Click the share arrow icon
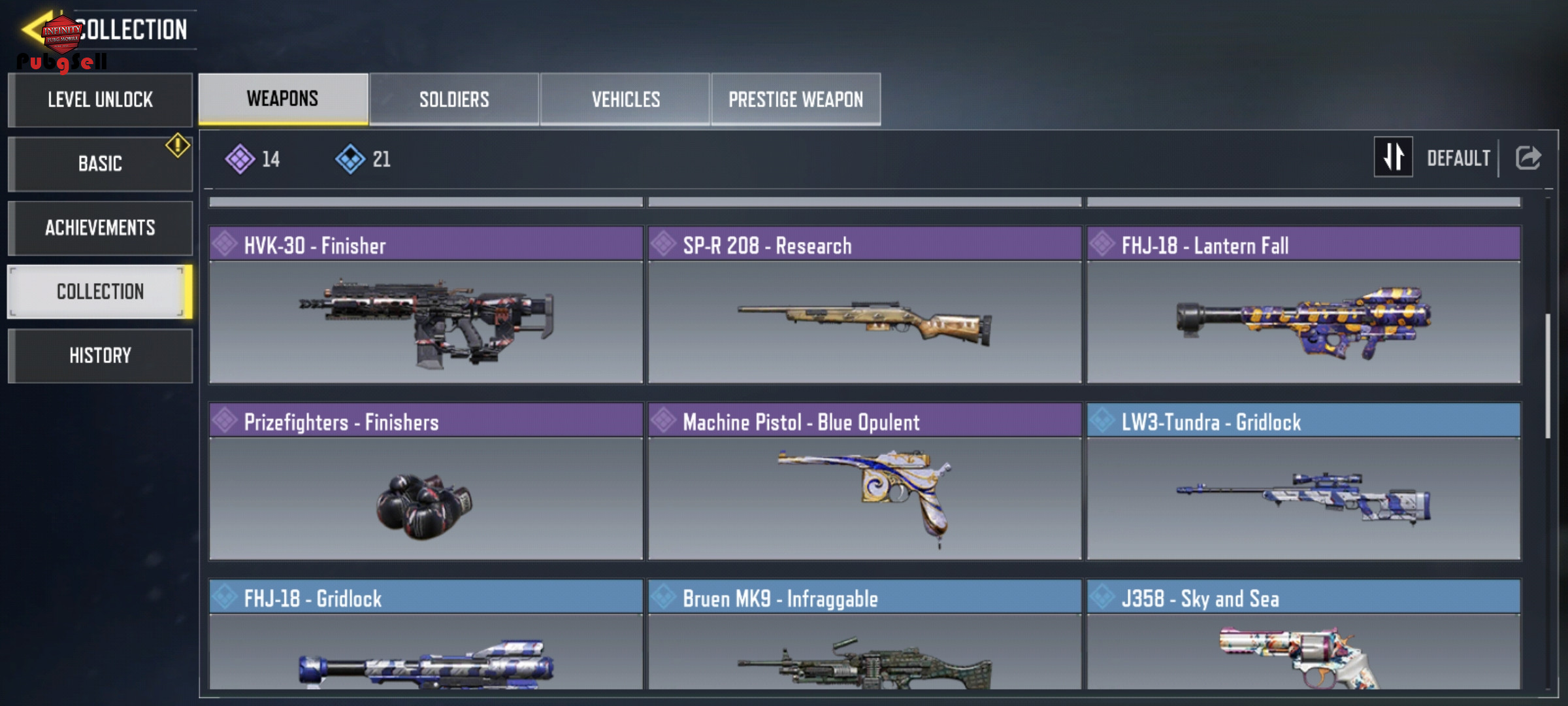The image size is (1568, 706). pos(1528,158)
